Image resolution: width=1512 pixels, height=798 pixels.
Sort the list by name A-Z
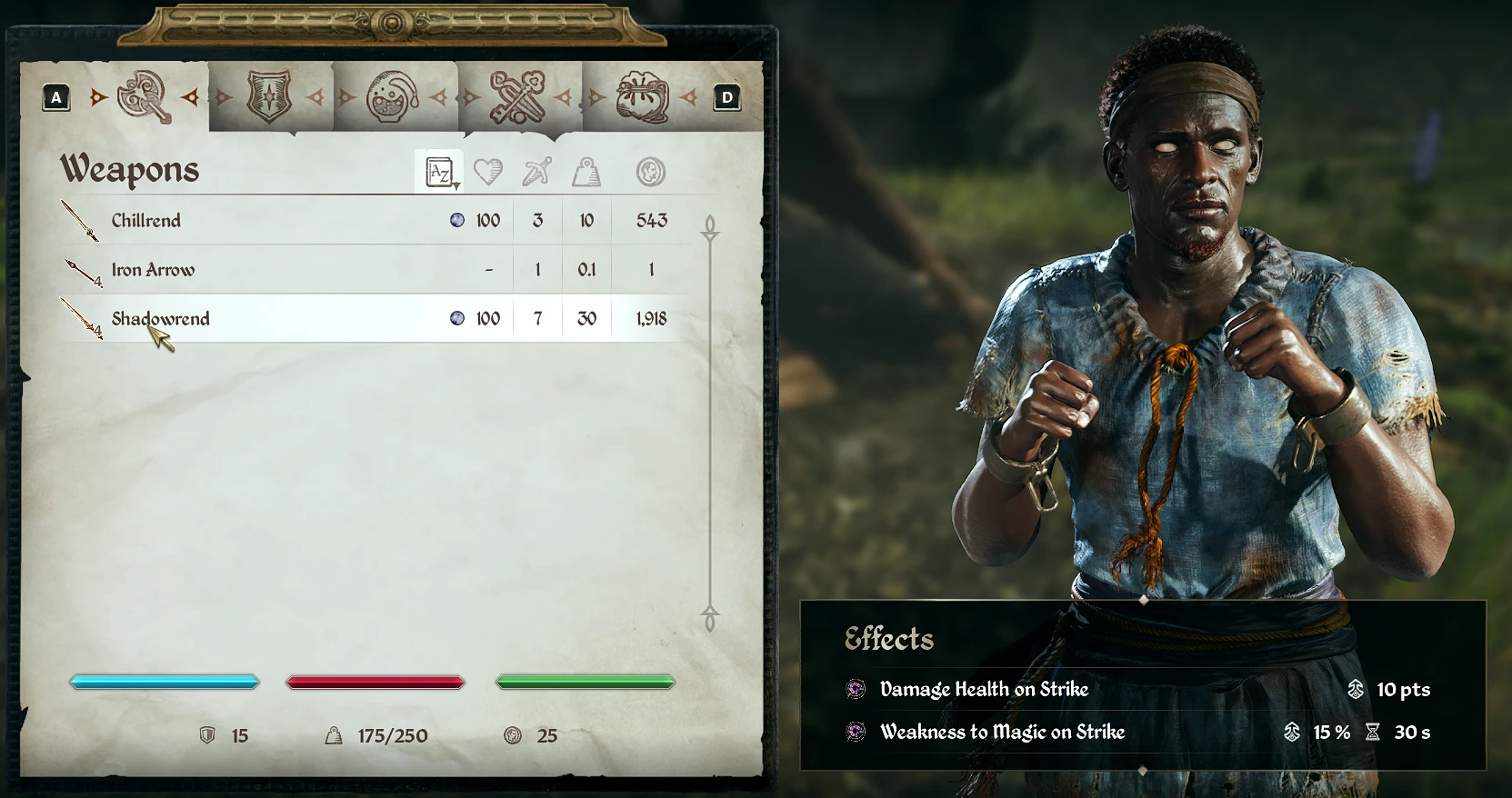coord(440,172)
